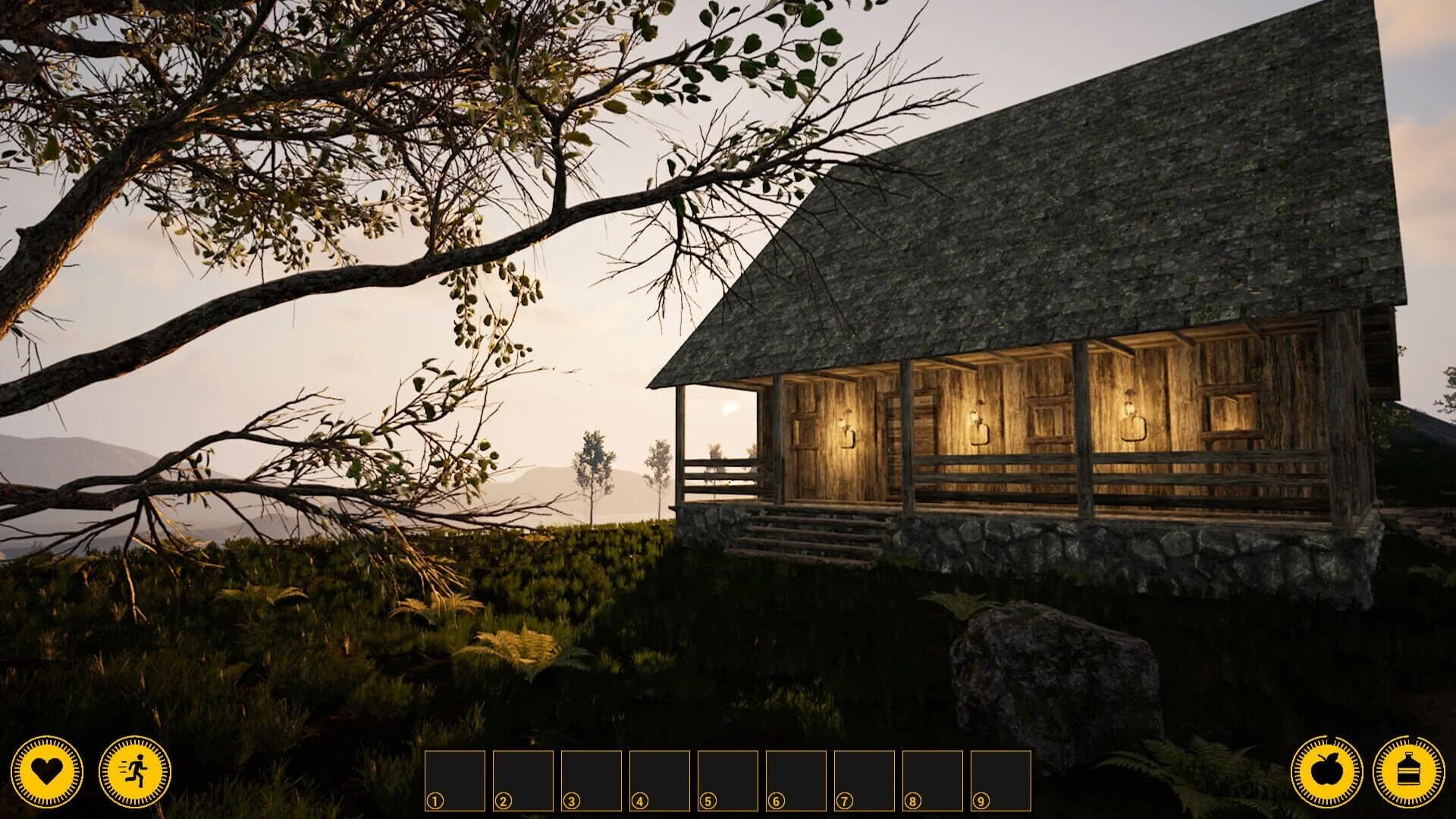This screenshot has height=819, width=1456.
Task: Select hotbar slot 6
Action: (x=796, y=780)
